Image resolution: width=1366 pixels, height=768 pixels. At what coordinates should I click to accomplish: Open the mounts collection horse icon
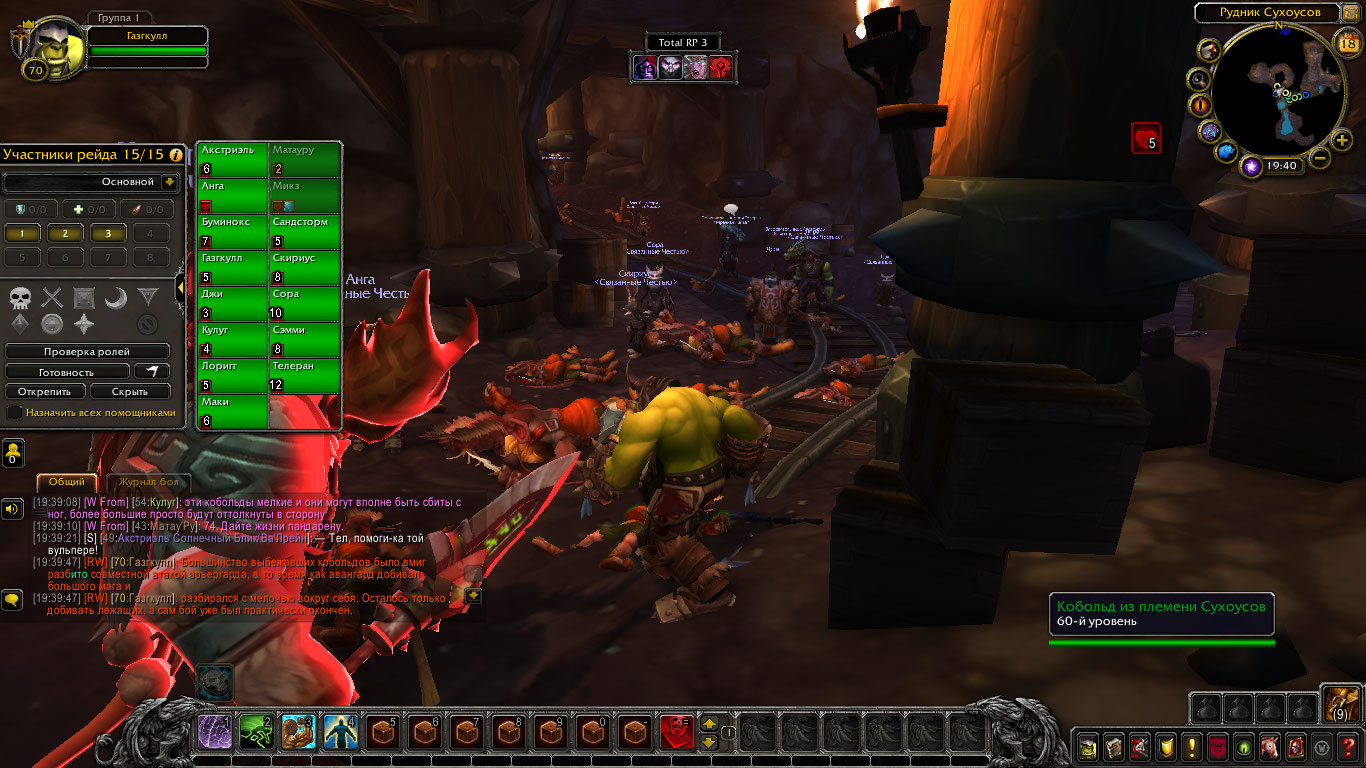[x=1270, y=746]
